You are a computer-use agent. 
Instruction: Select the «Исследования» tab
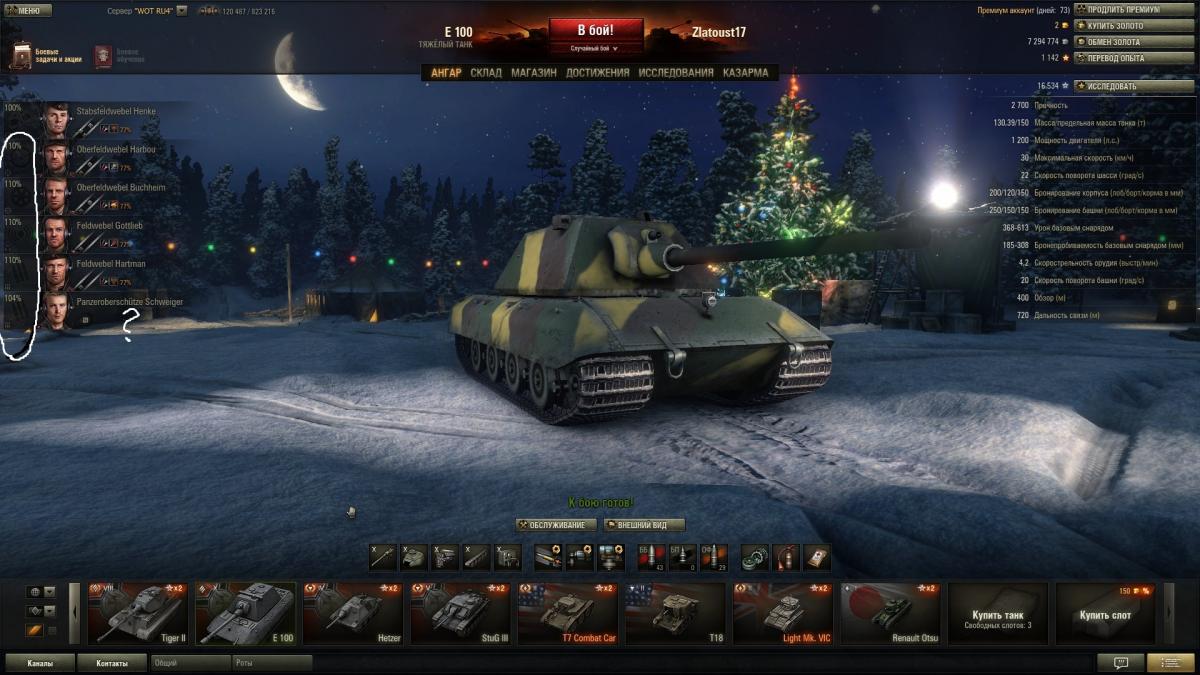tap(676, 73)
